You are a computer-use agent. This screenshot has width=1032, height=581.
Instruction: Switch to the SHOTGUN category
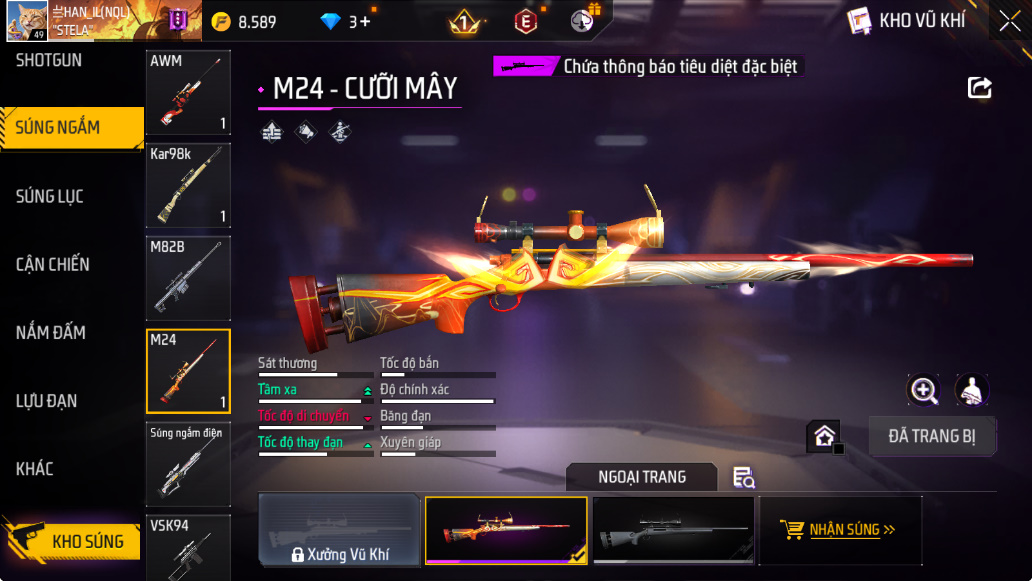[x=49, y=60]
